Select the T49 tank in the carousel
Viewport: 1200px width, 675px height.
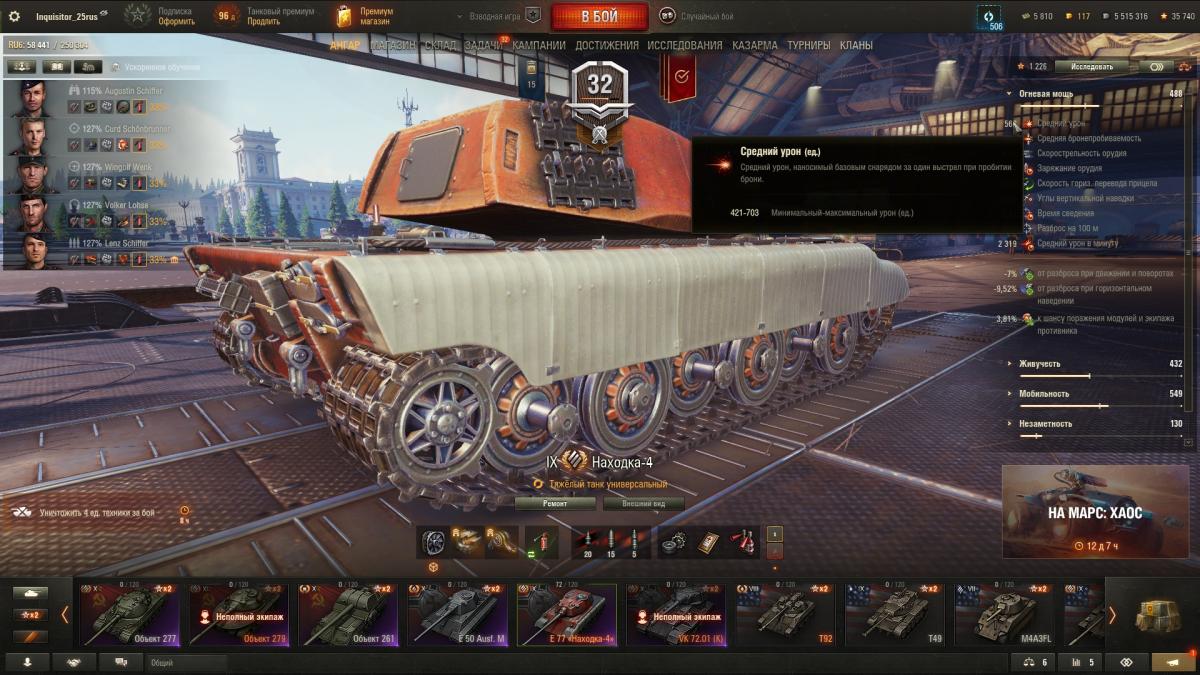pos(895,614)
